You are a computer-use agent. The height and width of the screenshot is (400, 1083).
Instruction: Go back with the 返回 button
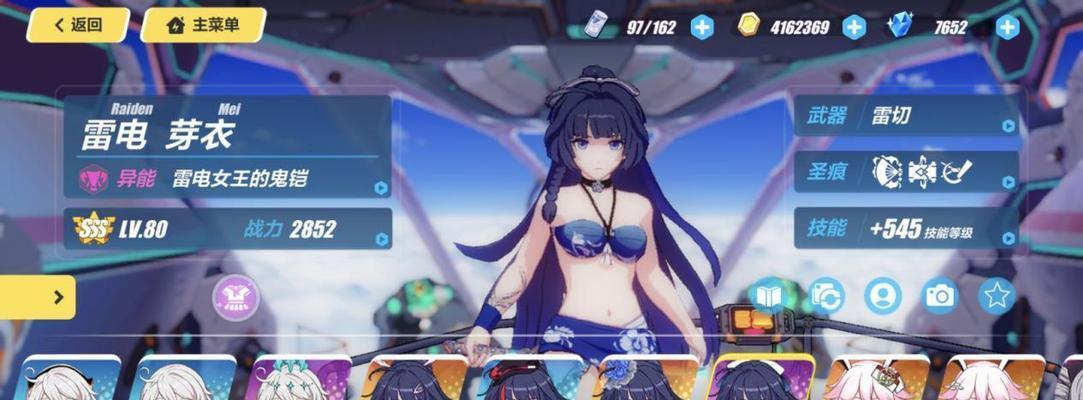click(x=77, y=25)
